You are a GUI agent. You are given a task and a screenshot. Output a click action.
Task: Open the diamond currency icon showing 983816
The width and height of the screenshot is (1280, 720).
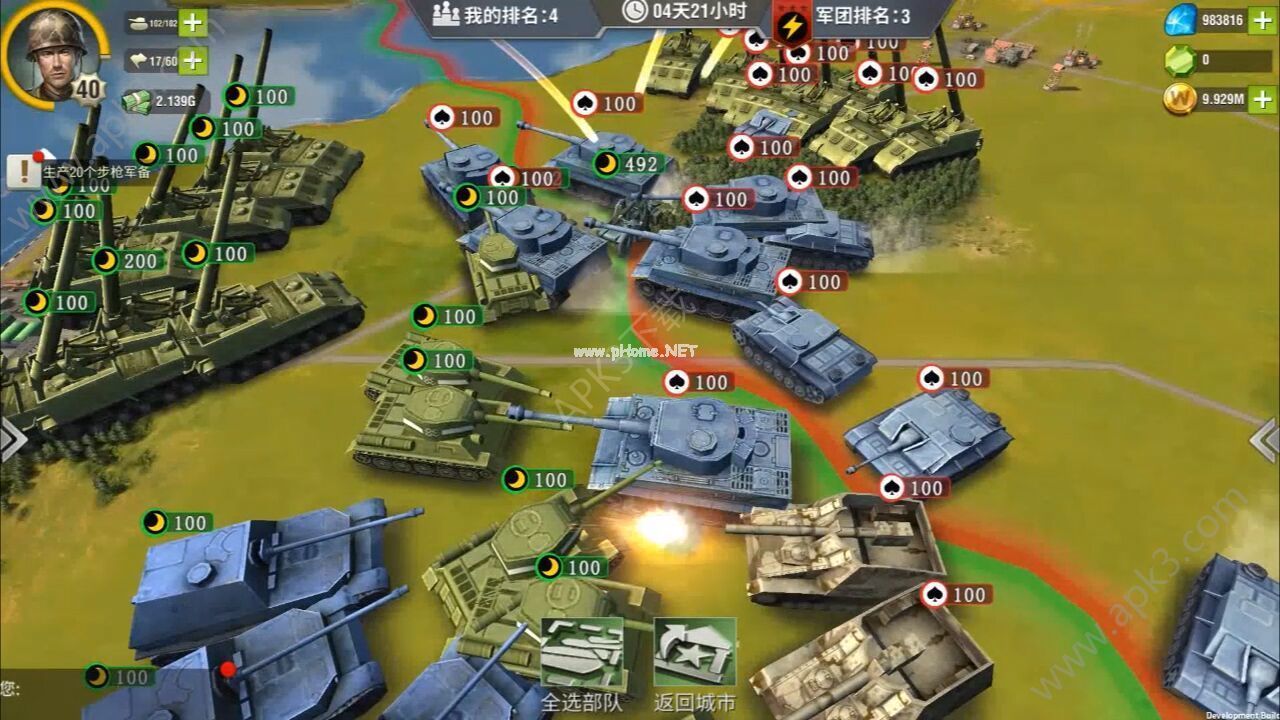pyautogui.click(x=1182, y=18)
